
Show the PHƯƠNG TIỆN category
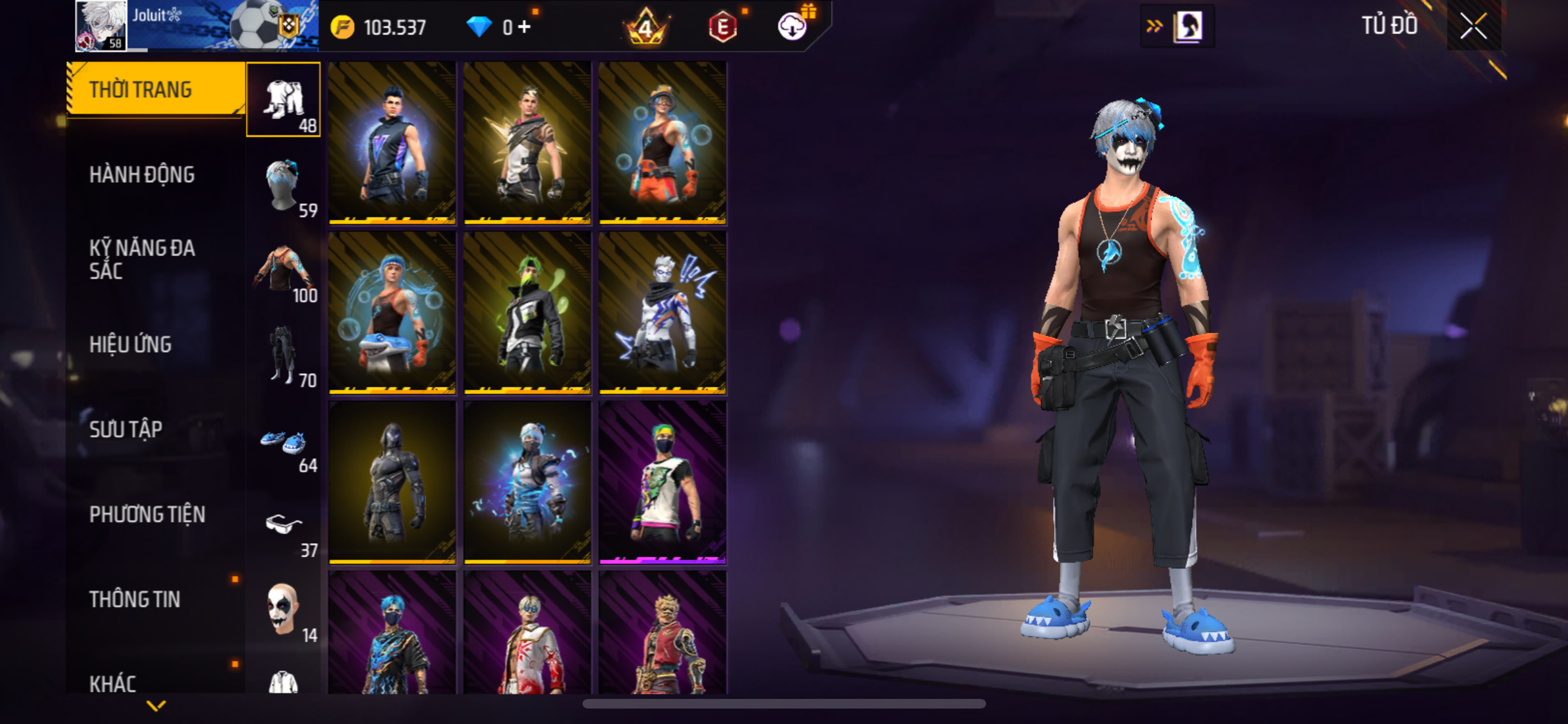[147, 514]
